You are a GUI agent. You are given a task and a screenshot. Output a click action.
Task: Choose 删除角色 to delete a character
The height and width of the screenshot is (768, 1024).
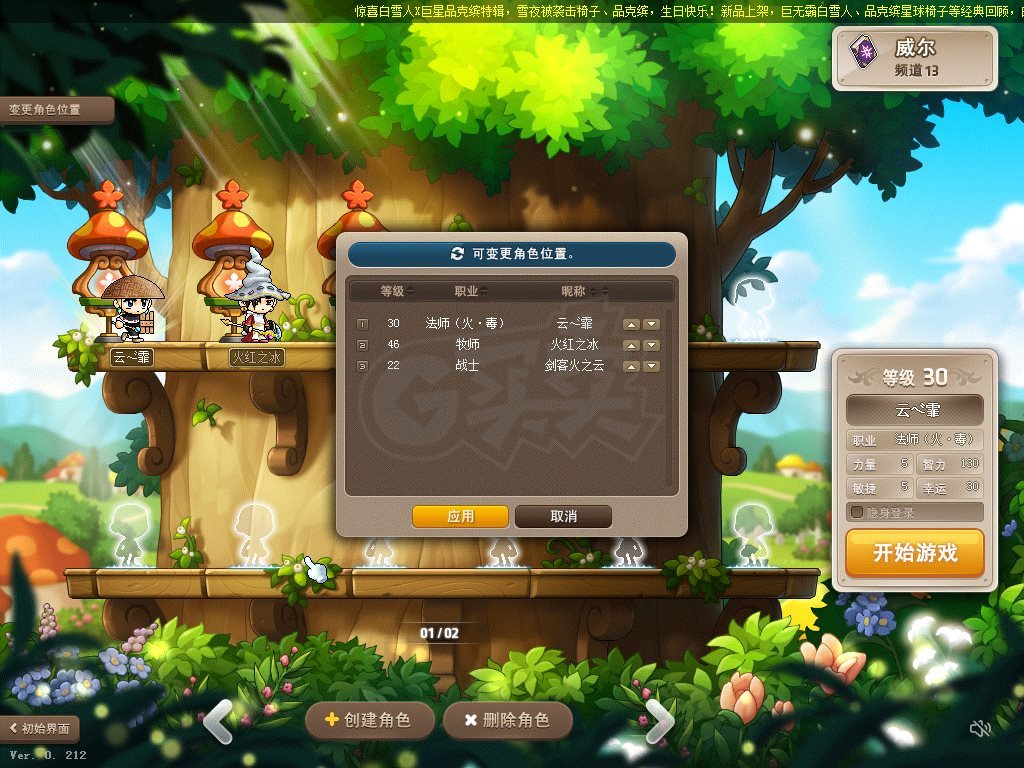tap(507, 720)
